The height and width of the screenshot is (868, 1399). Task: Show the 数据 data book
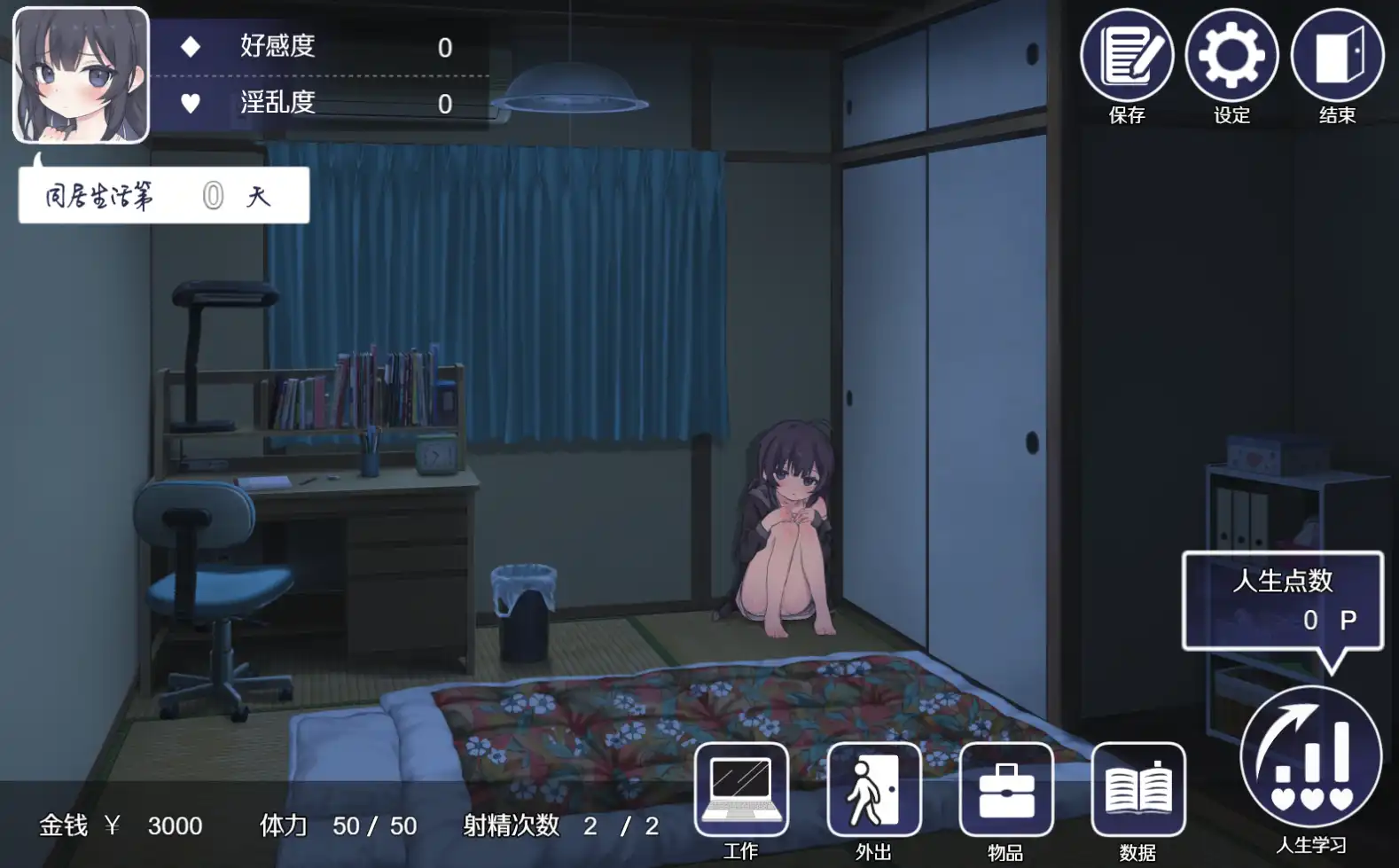tap(1137, 790)
